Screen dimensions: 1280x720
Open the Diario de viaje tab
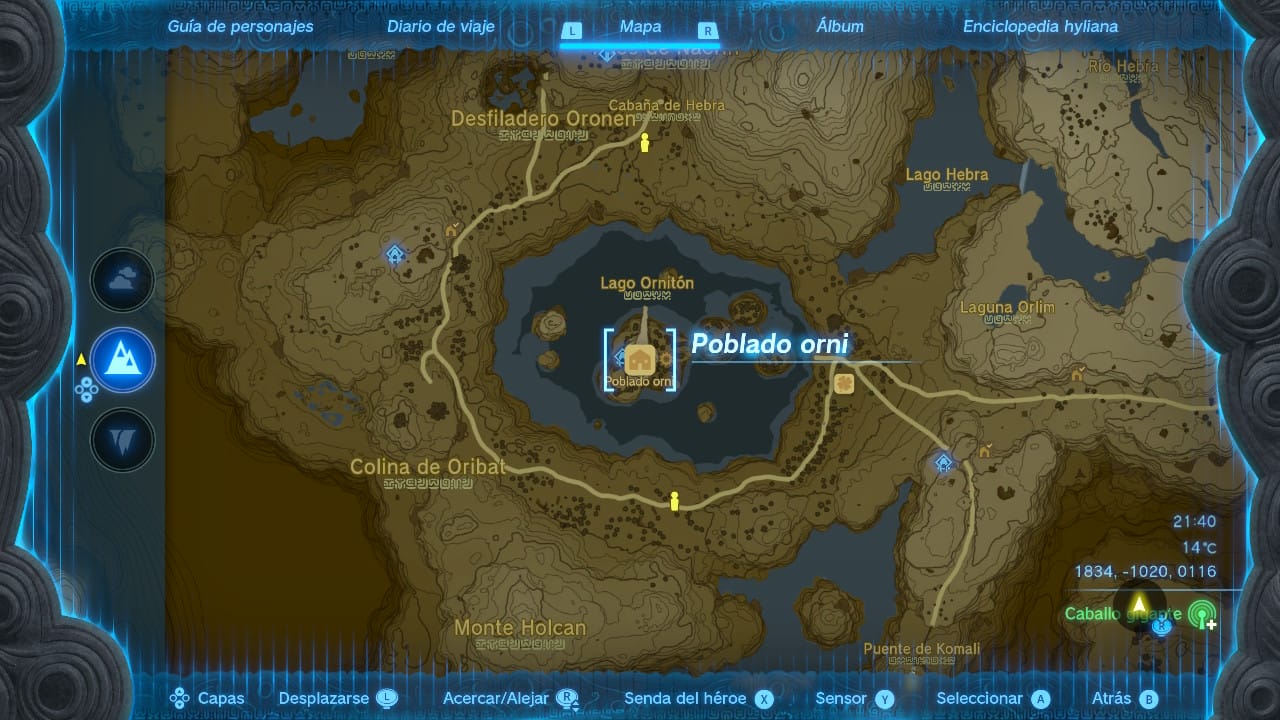click(441, 27)
